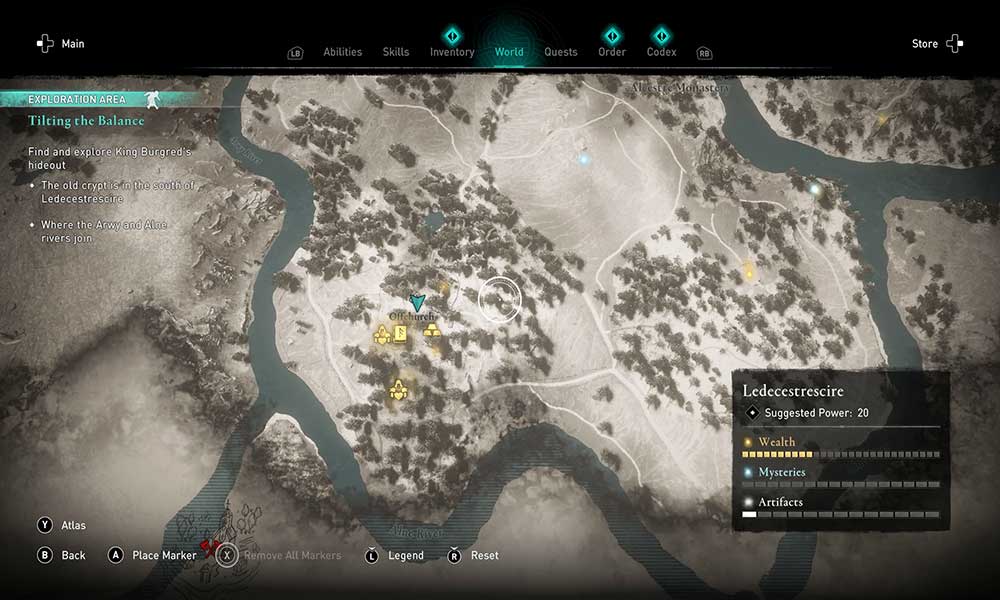
Task: Go to the Quests tab
Action: [x=561, y=52]
